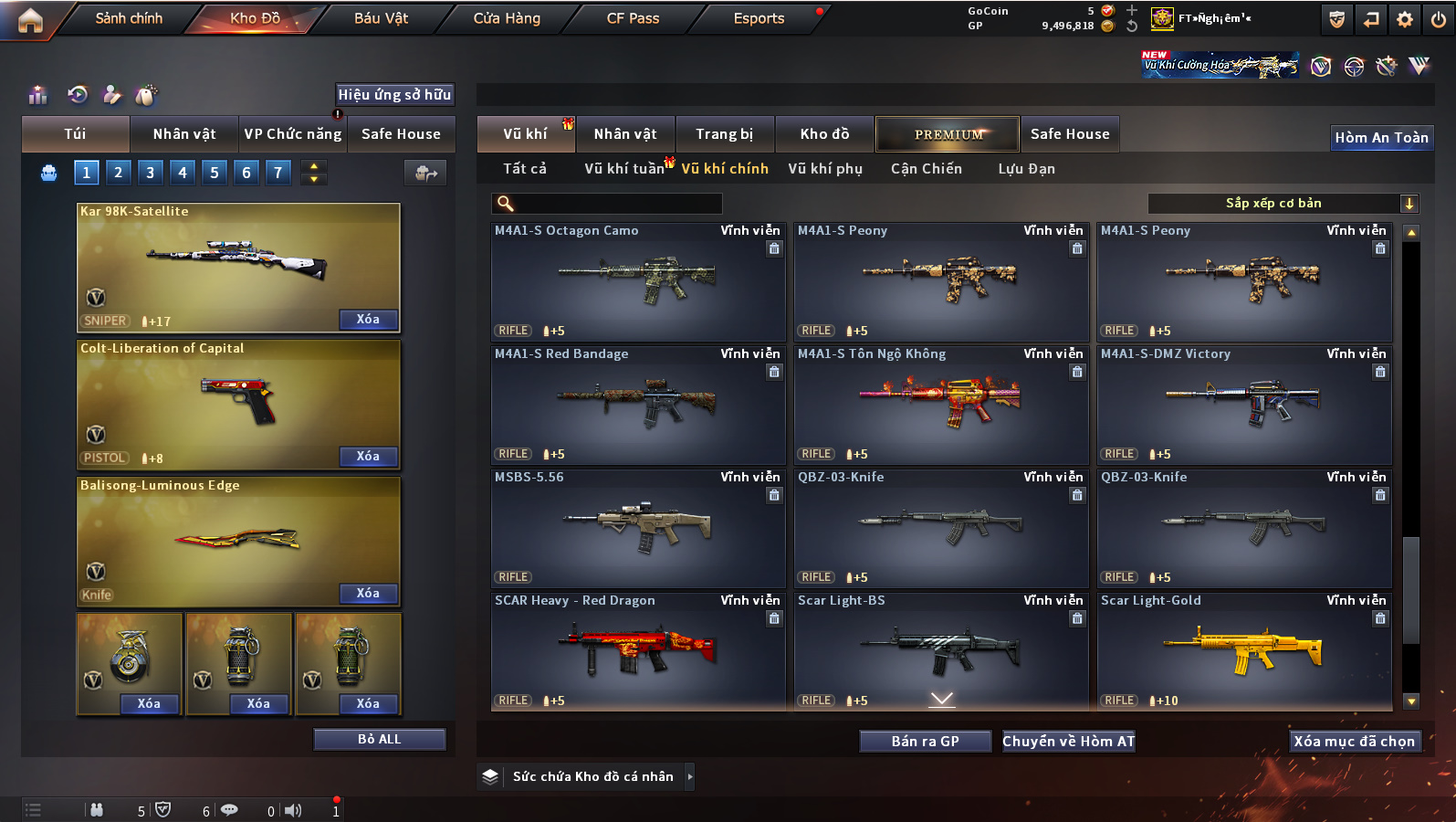The width and height of the screenshot is (1456, 822).
Task: Show Vũ khí phụ secondary weapons
Action: point(824,169)
